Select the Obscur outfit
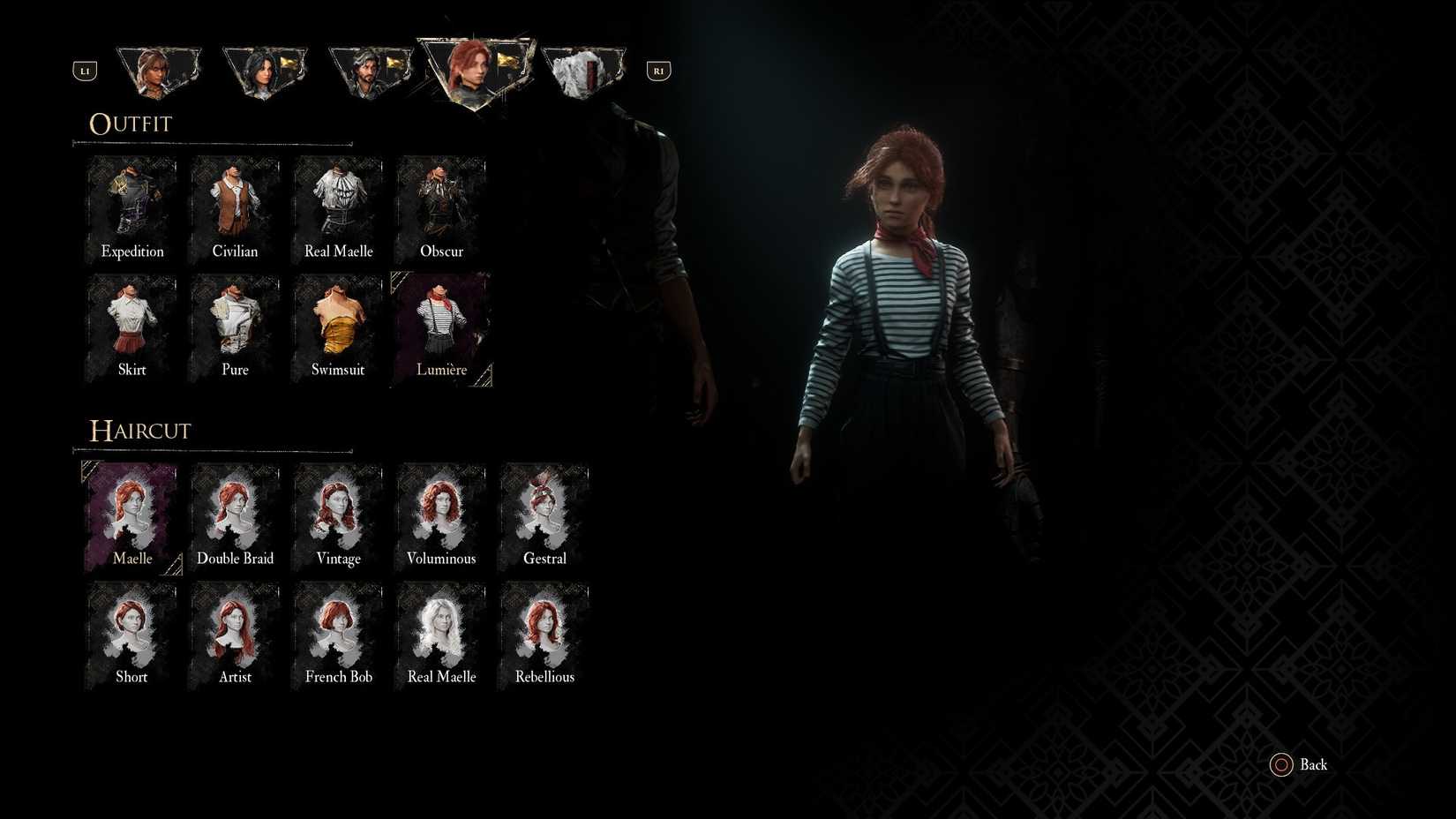Viewport: 1456px width, 819px height. click(441, 207)
